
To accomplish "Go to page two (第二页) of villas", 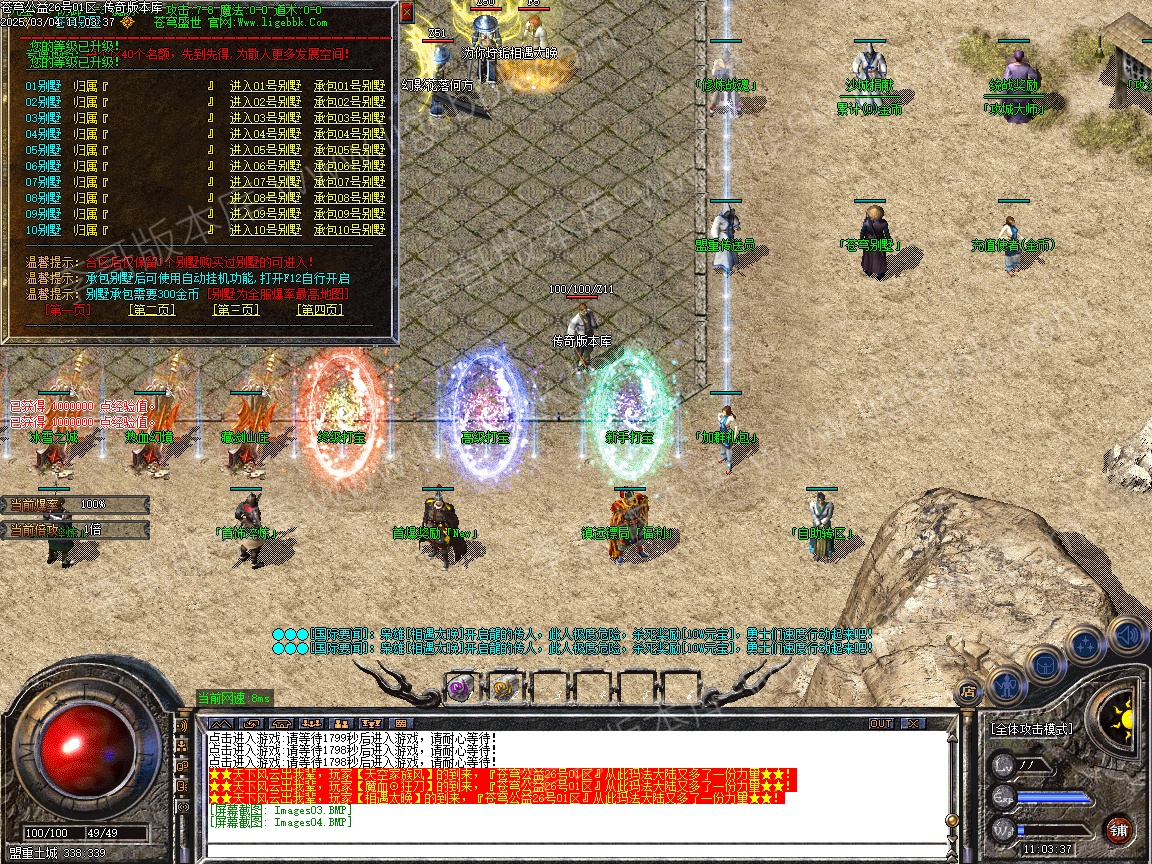I will pos(151,310).
